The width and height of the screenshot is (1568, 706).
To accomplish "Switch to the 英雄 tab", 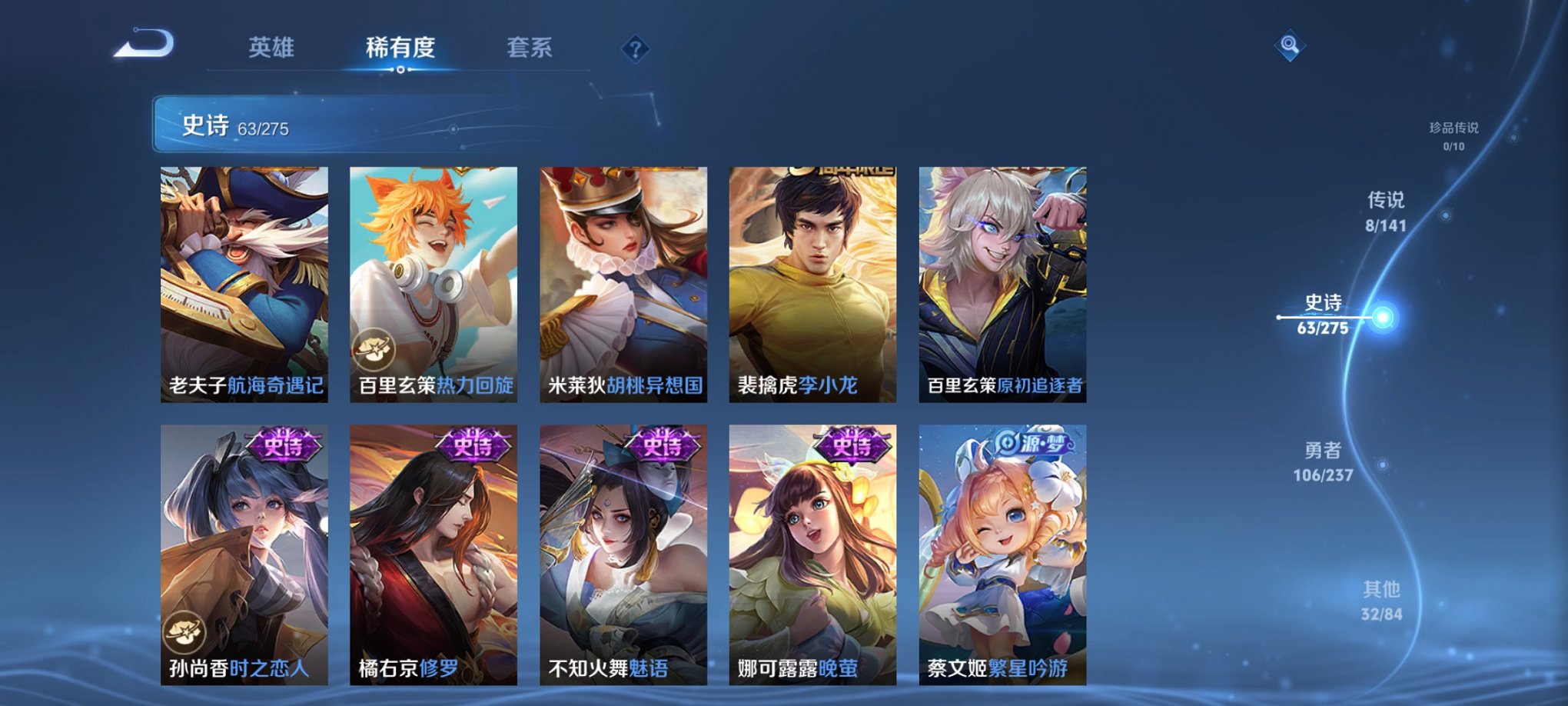I will 273,46.
